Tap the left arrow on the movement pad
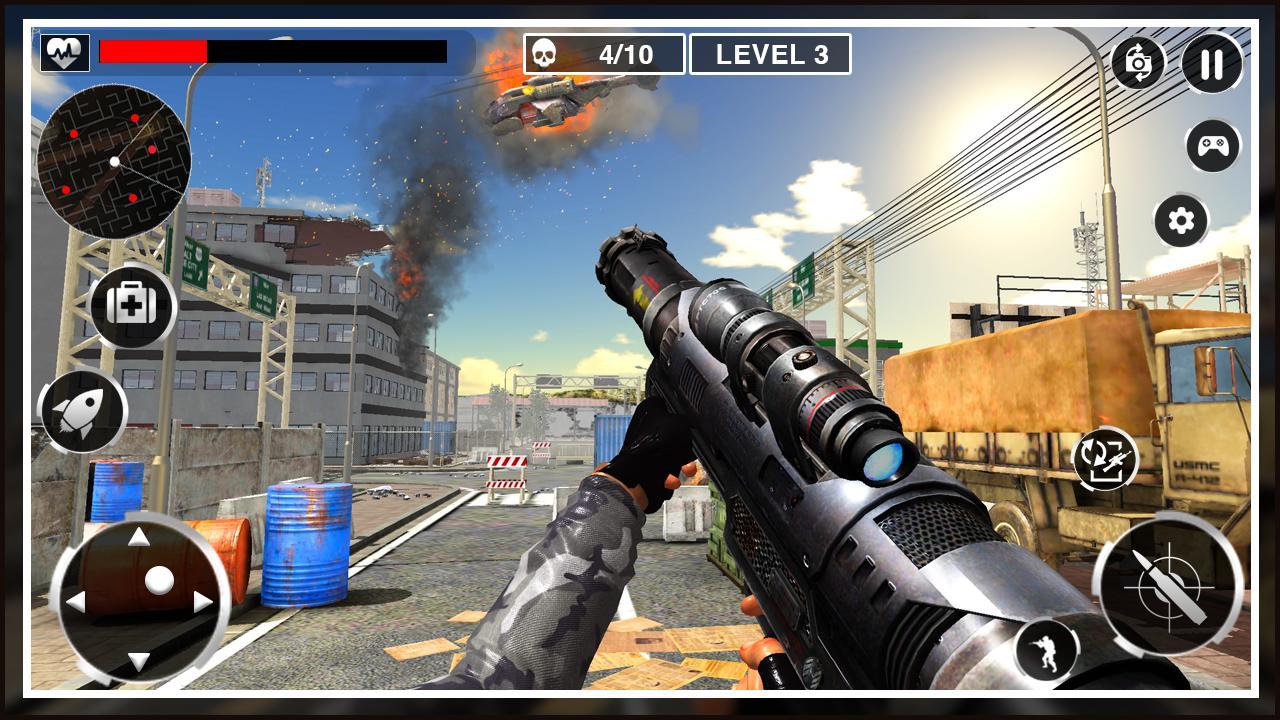 (x=76, y=601)
